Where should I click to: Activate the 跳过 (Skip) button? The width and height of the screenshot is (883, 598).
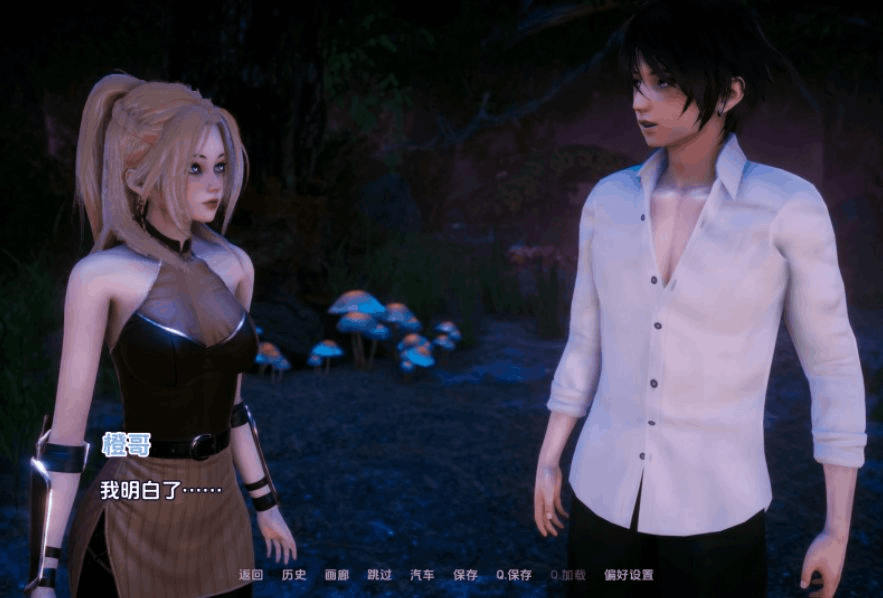(380, 575)
